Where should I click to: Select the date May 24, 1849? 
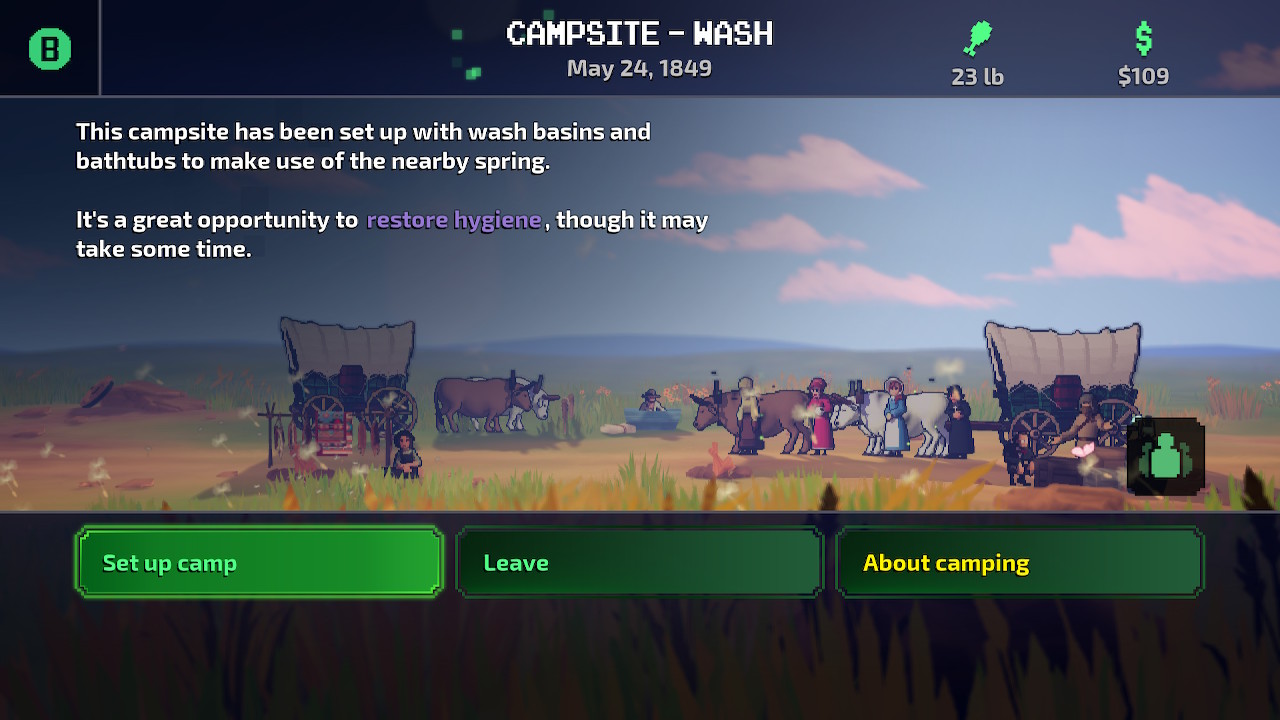pos(639,68)
